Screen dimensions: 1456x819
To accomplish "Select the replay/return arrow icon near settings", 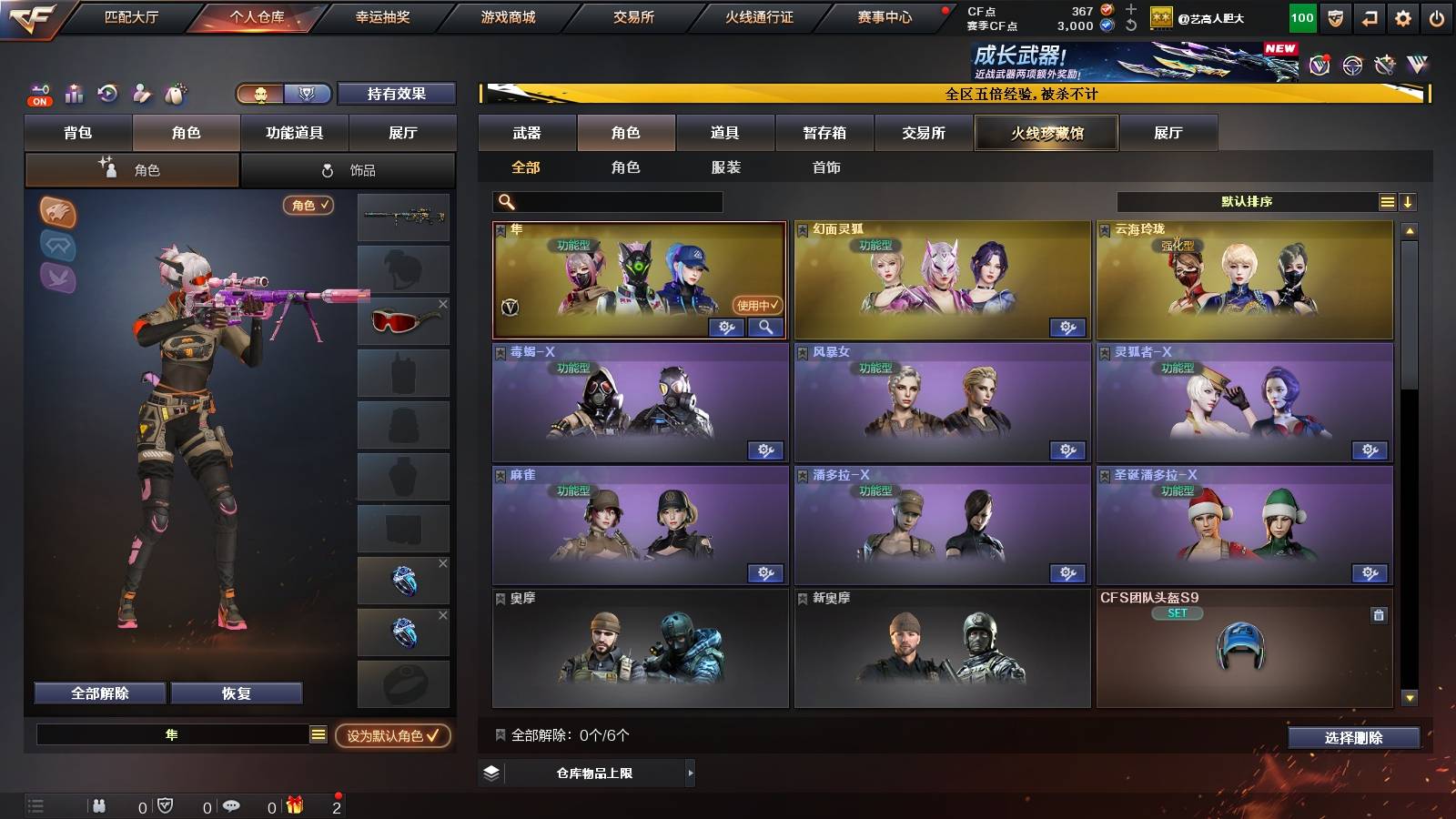I will click(1370, 17).
